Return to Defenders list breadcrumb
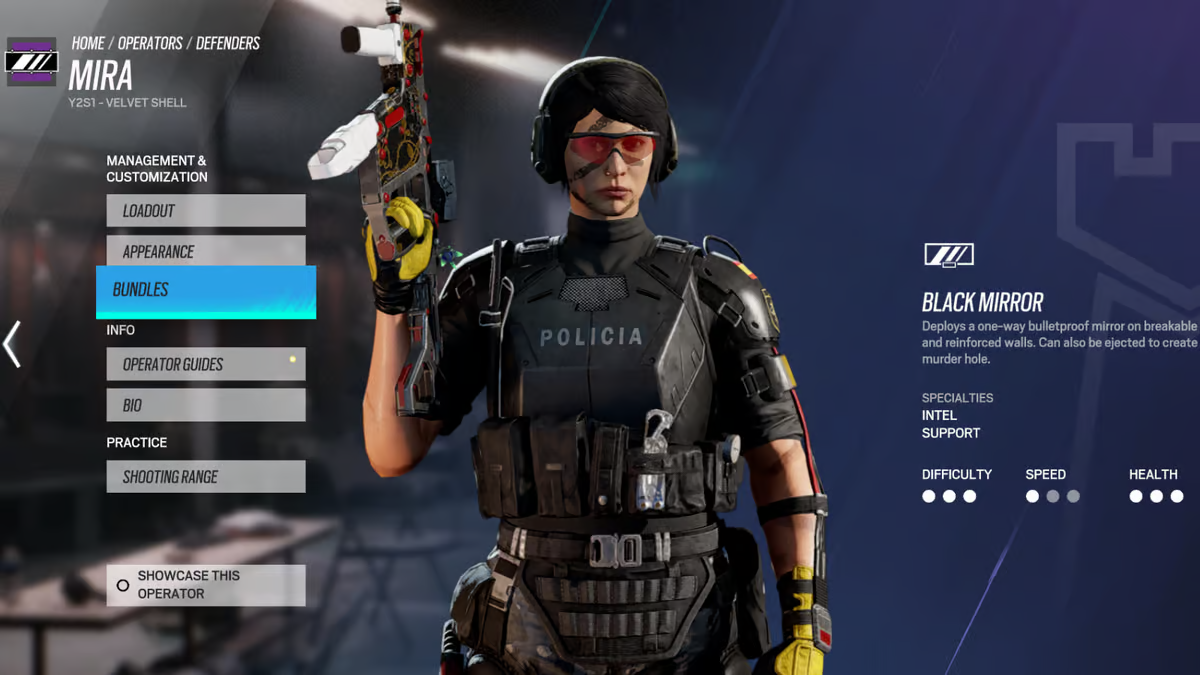Screen dimensions: 1200x675 (x=228, y=43)
